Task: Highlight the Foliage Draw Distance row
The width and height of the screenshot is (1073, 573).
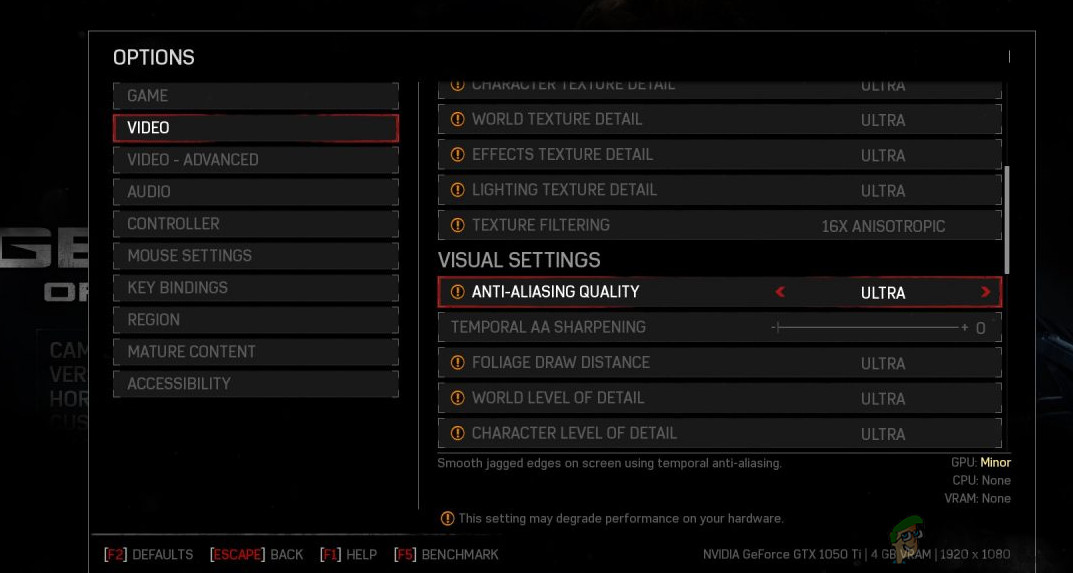Action: click(719, 363)
